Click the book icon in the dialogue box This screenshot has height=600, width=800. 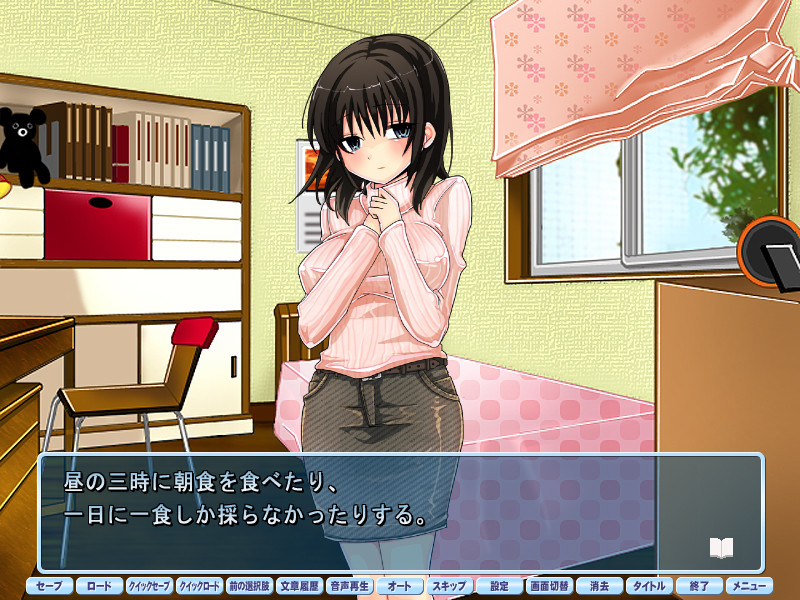pyautogui.click(x=721, y=547)
